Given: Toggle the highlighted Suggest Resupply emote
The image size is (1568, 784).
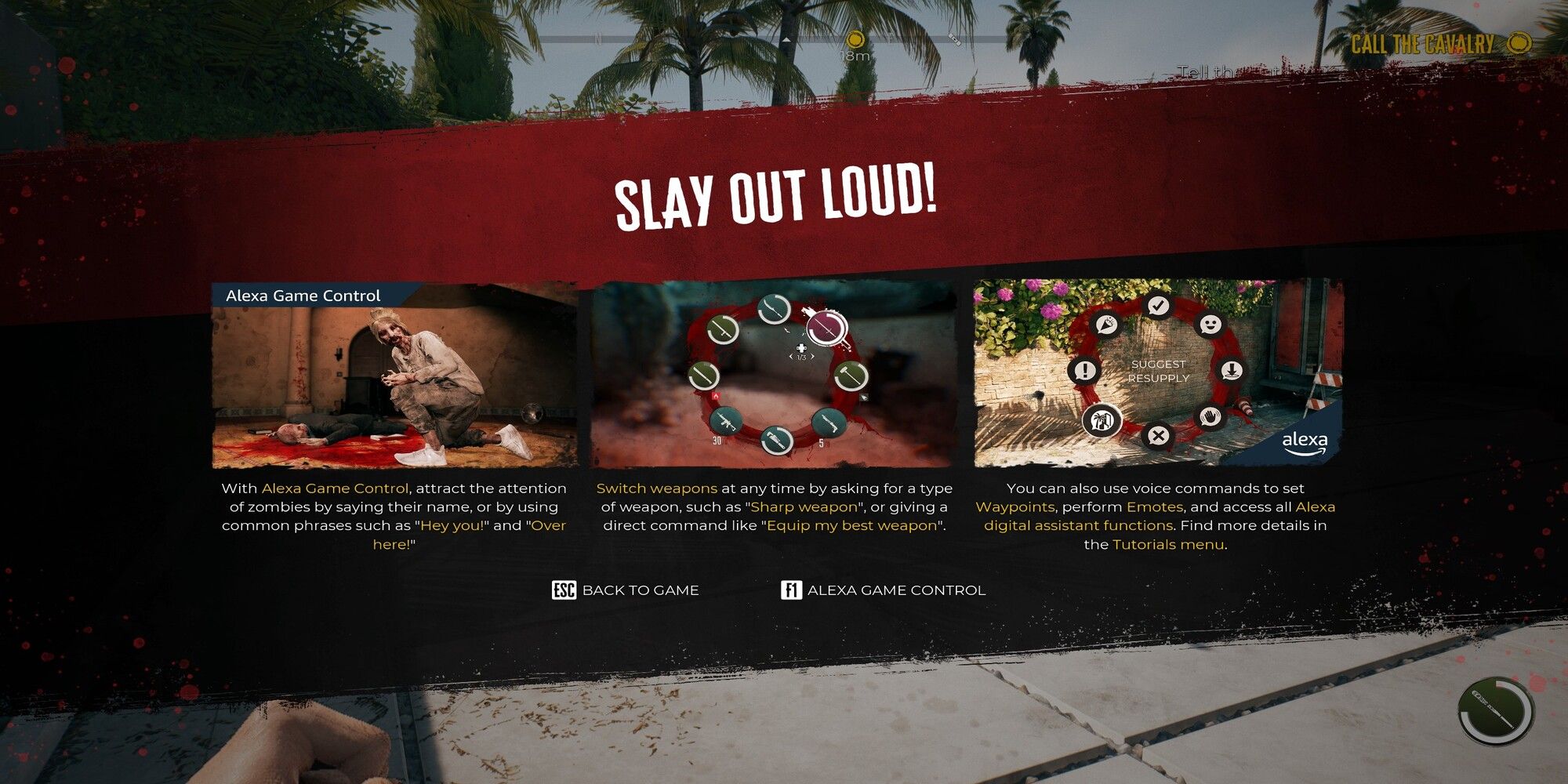Looking at the screenshot, I should click(x=1102, y=420).
